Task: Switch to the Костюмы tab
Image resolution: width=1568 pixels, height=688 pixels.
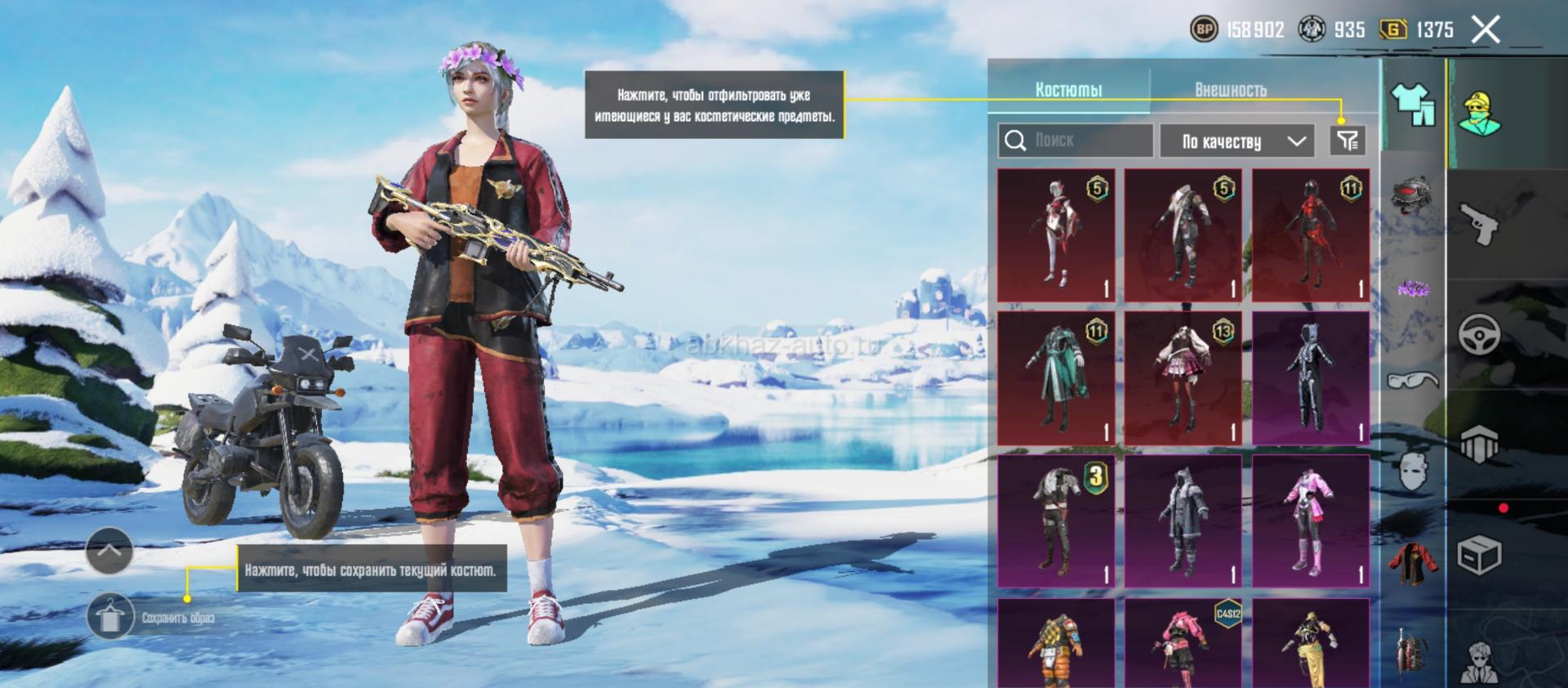Action: coord(1068,90)
